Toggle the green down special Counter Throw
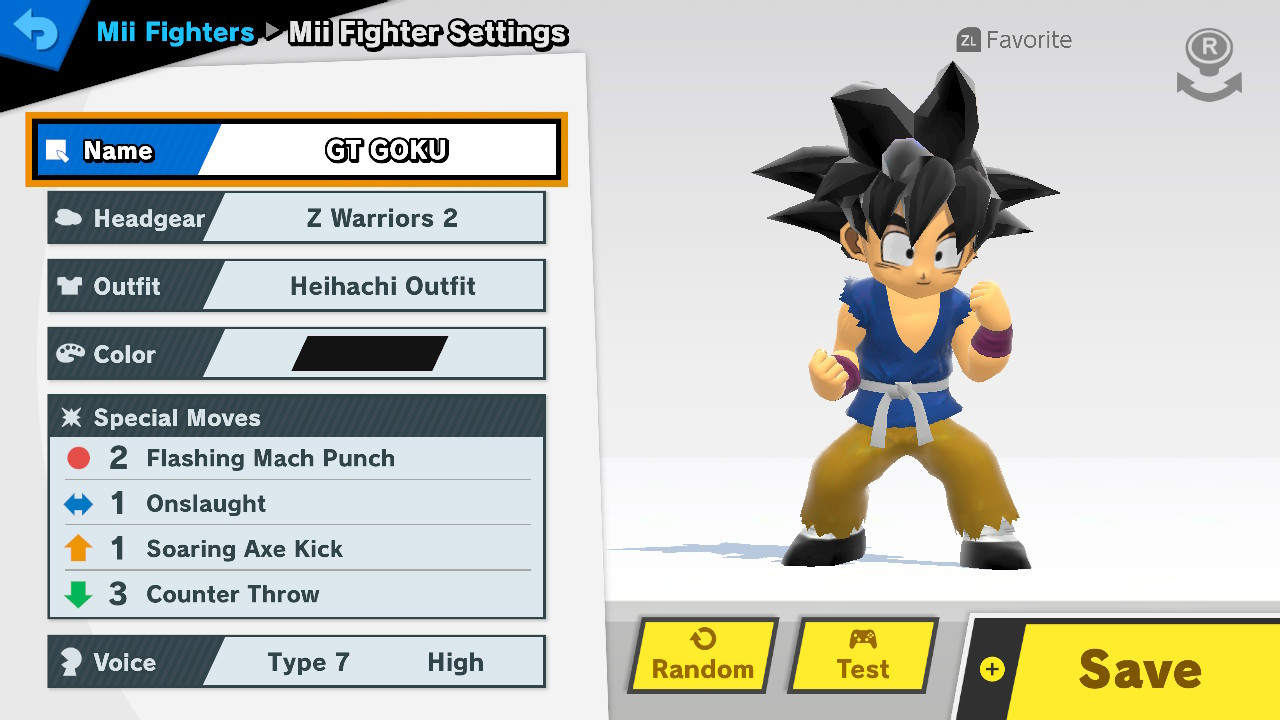Image resolution: width=1280 pixels, height=720 pixels. [232, 595]
